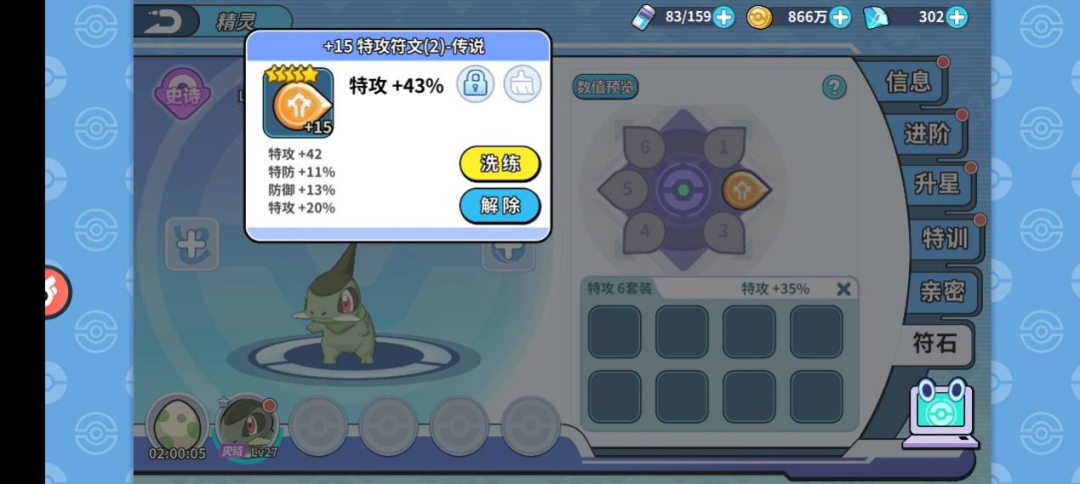The width and height of the screenshot is (1080, 484).
Task: Open the 数值预览 stats preview
Action: coord(605,87)
